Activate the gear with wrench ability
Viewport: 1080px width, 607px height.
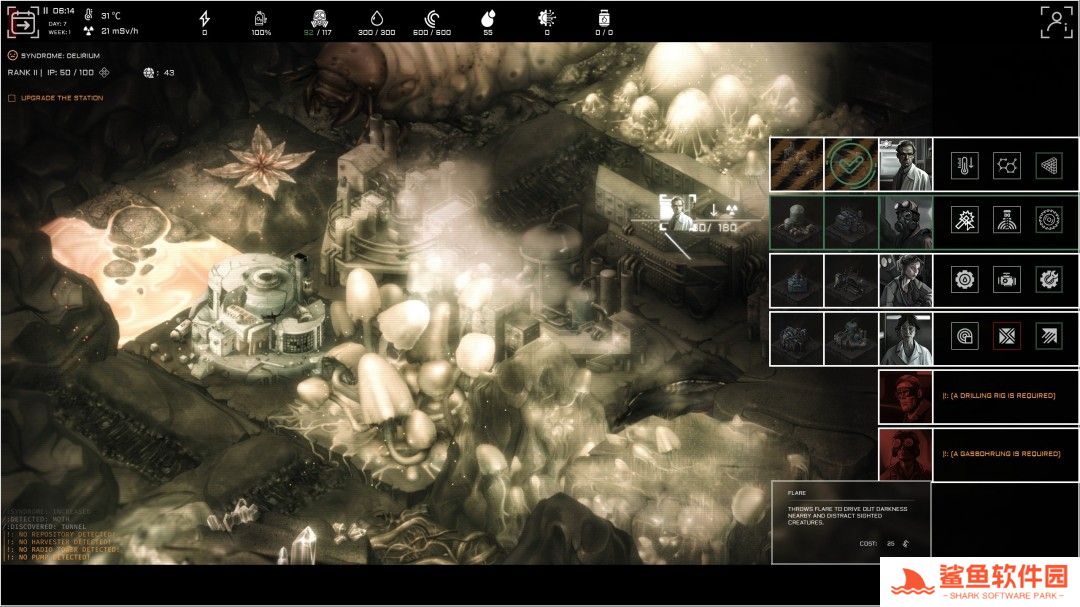[1048, 280]
